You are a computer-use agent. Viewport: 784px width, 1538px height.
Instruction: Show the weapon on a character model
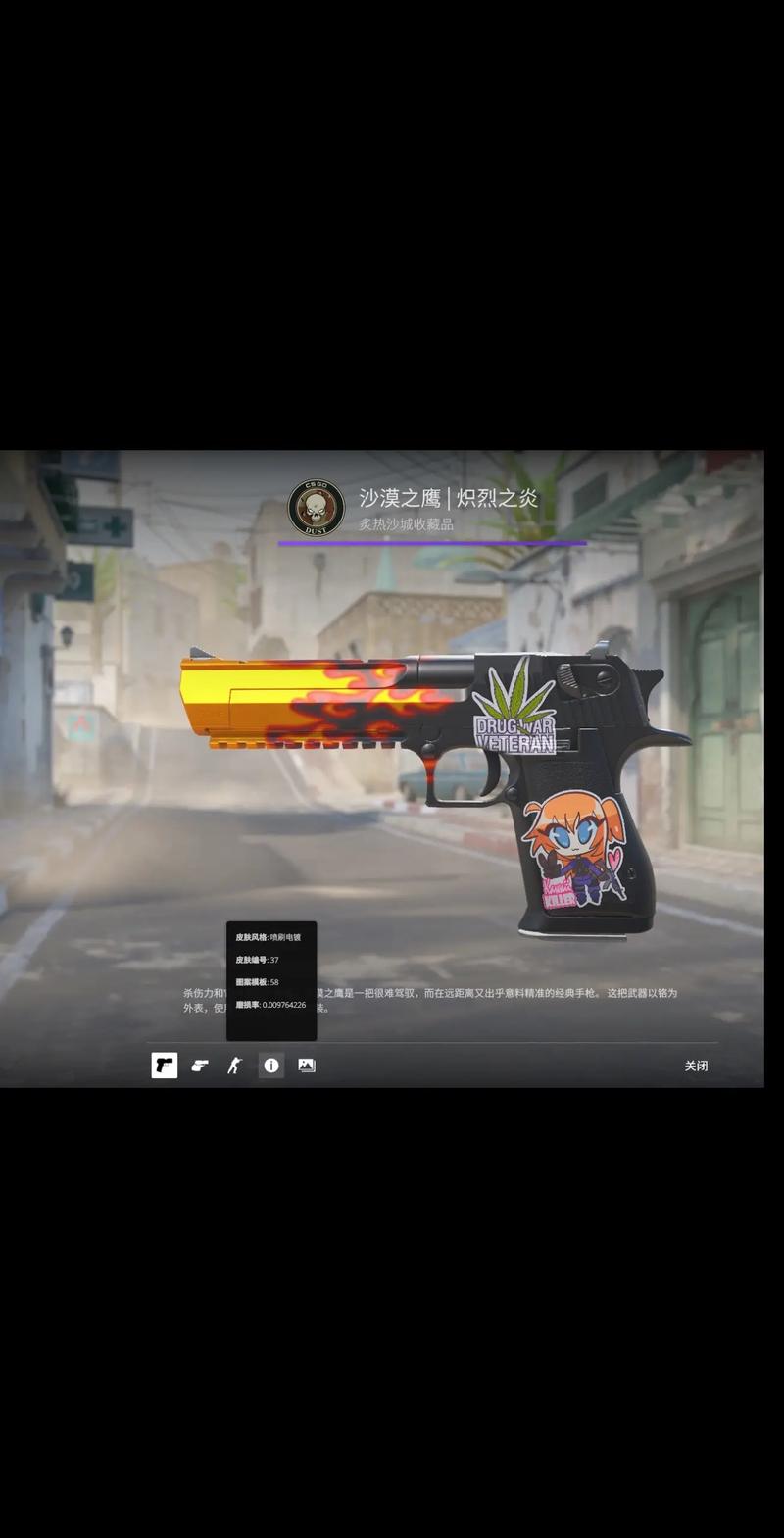coord(235,1066)
